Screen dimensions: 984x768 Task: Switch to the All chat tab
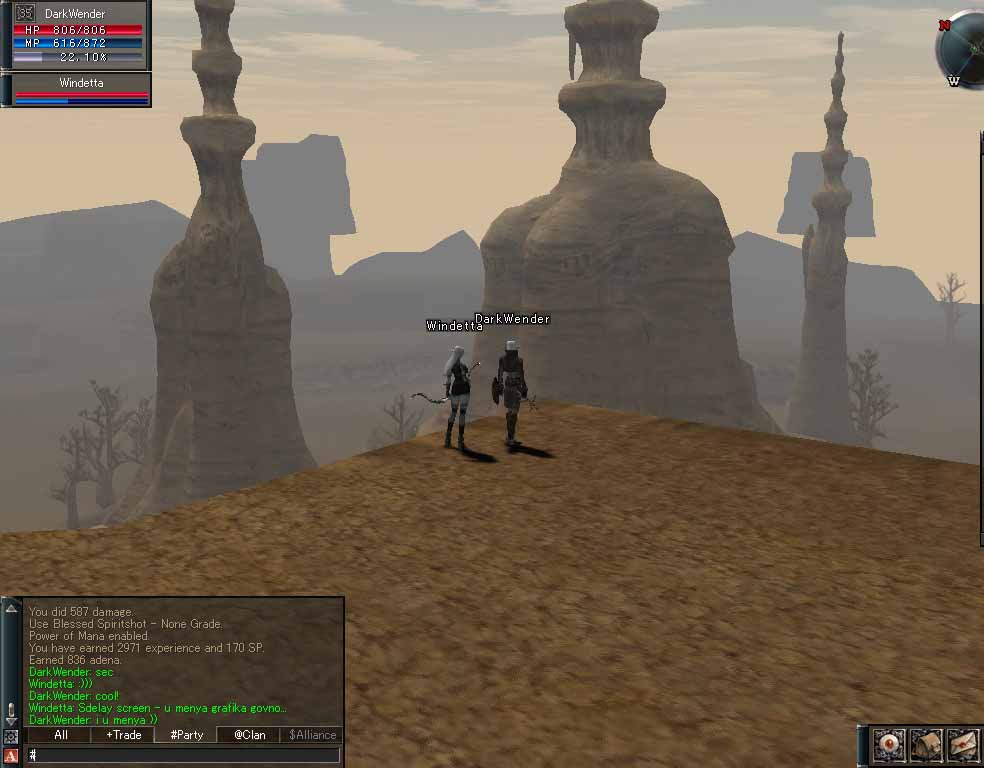tap(60, 735)
